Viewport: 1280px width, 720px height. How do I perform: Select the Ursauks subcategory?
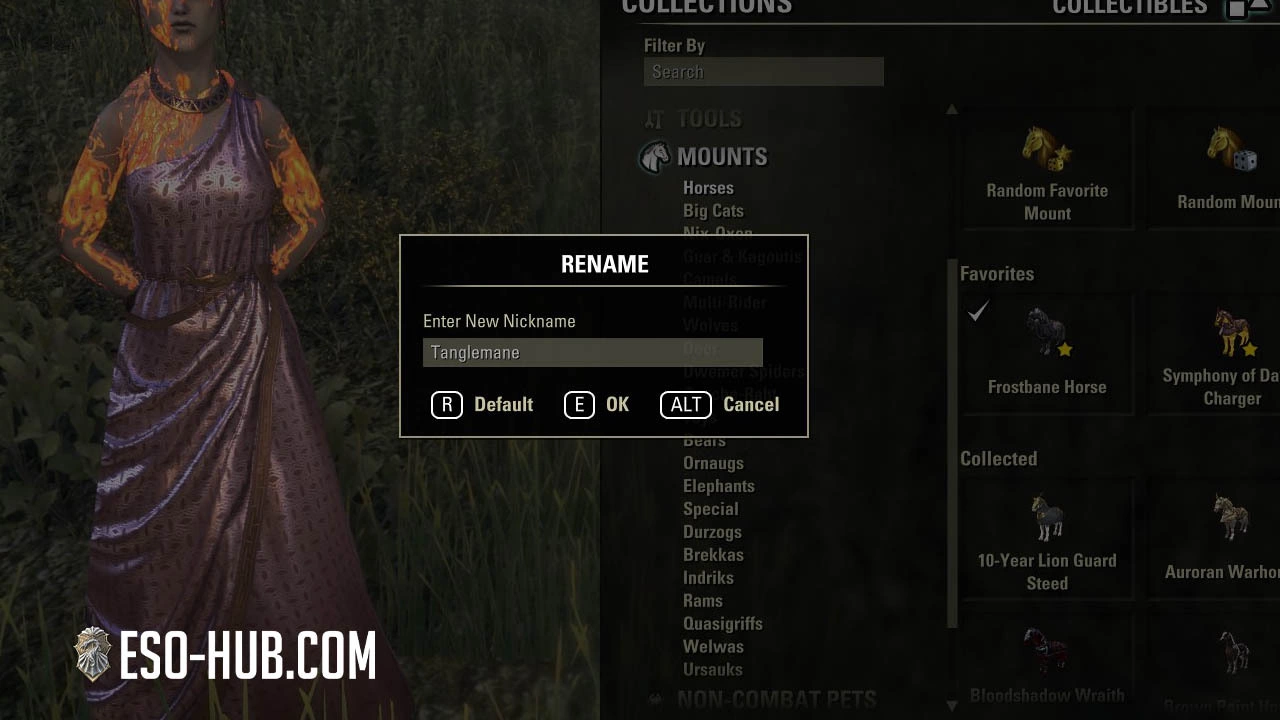coord(712,670)
